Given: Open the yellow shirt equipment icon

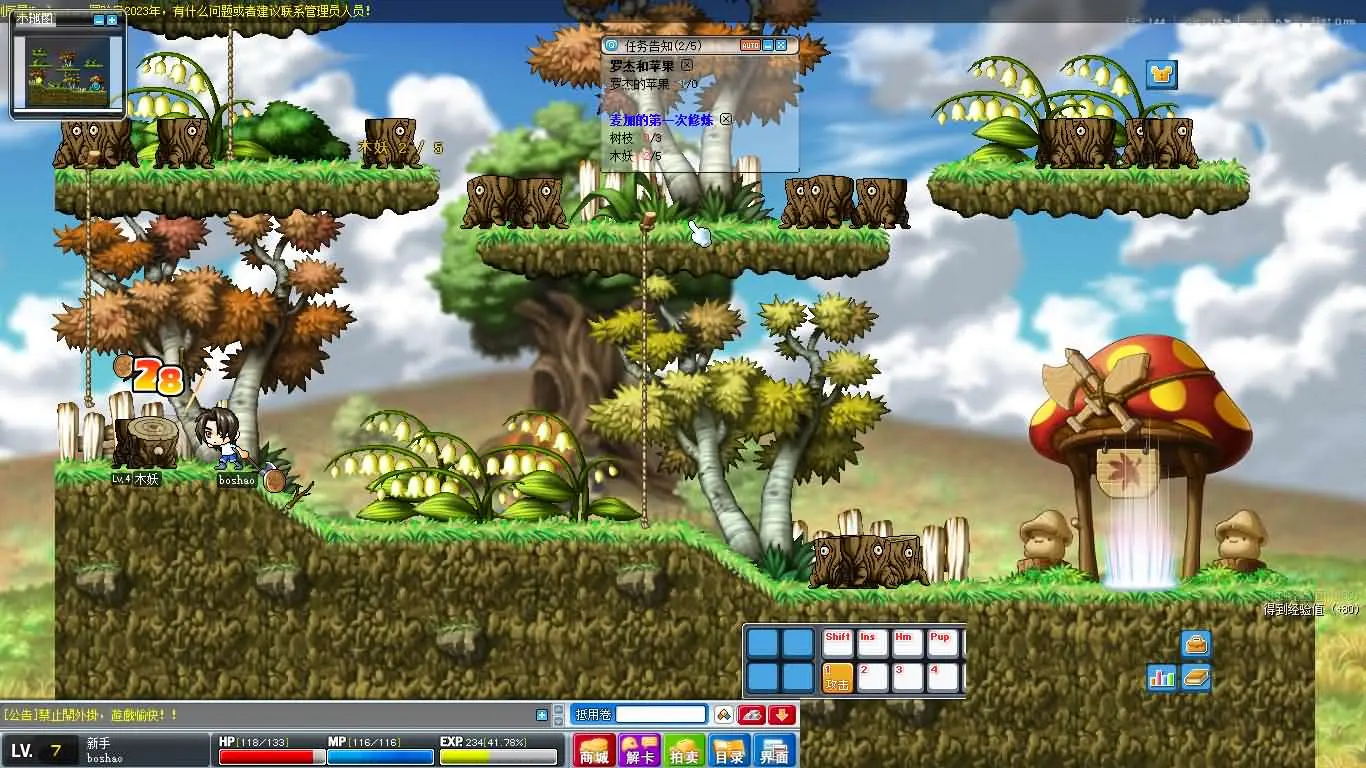Looking at the screenshot, I should tap(1161, 75).
